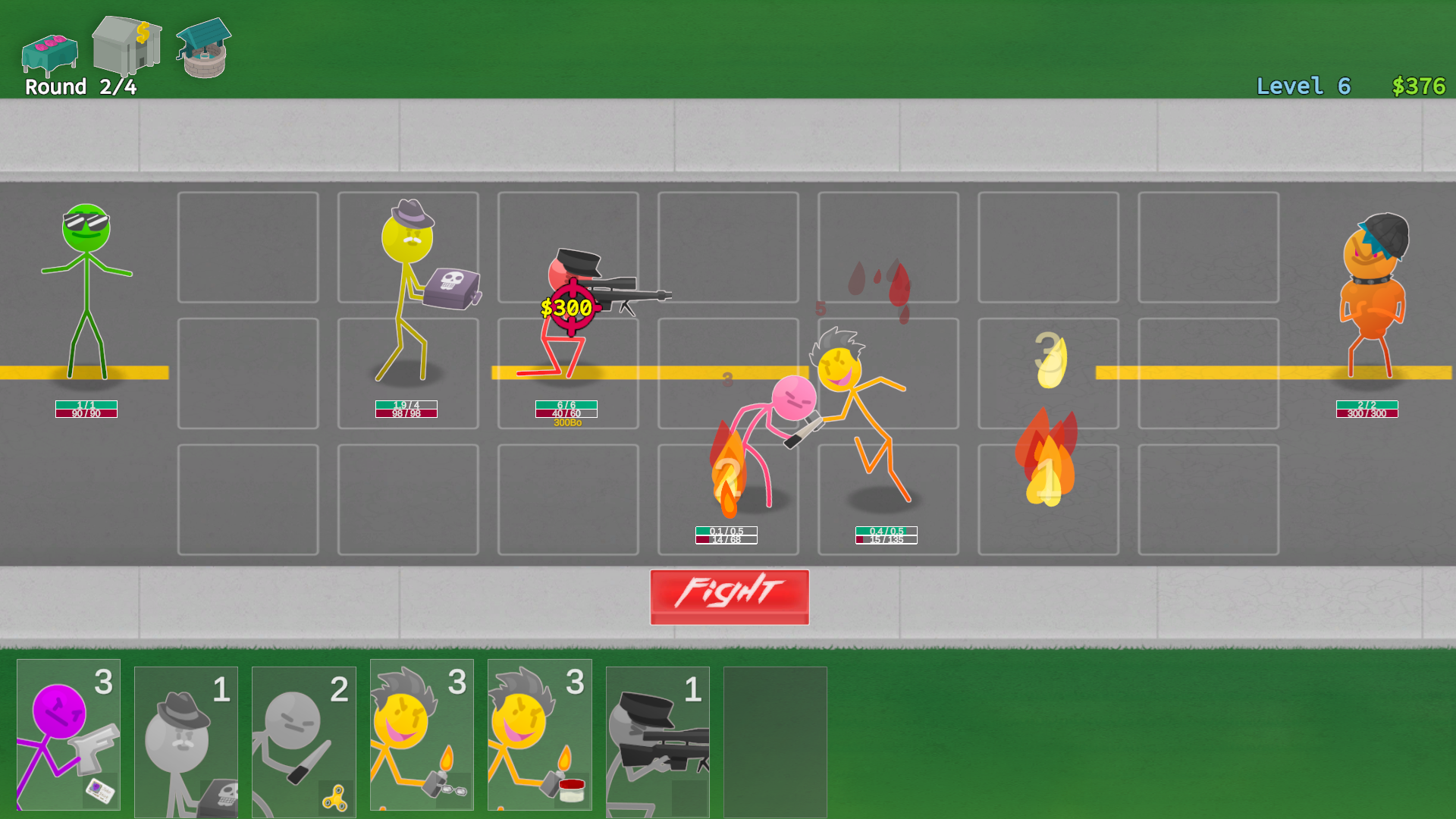Click the orange enemy with beanie hat

click(x=1373, y=296)
